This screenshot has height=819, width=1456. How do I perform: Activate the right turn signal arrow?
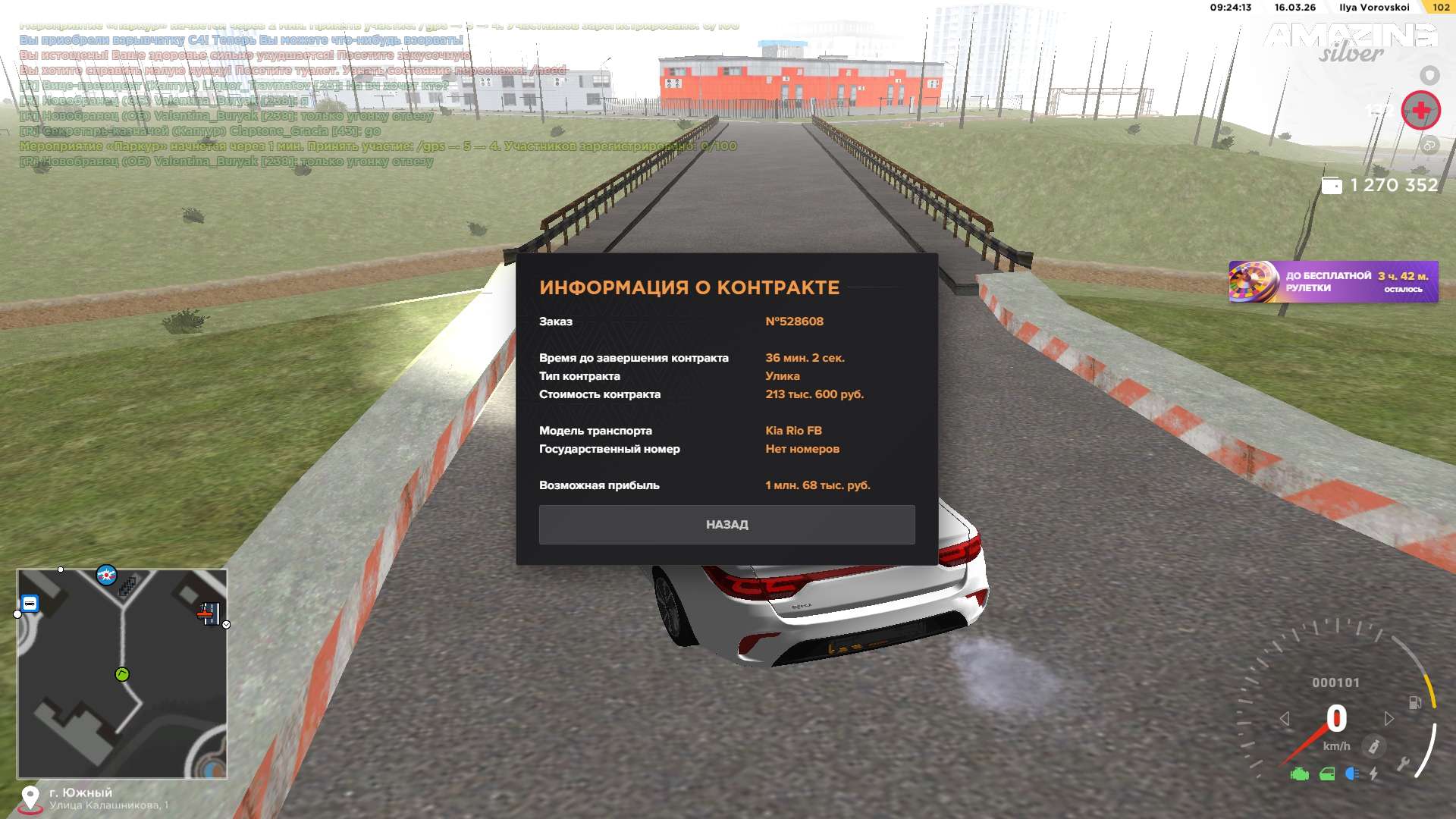pos(1389,718)
